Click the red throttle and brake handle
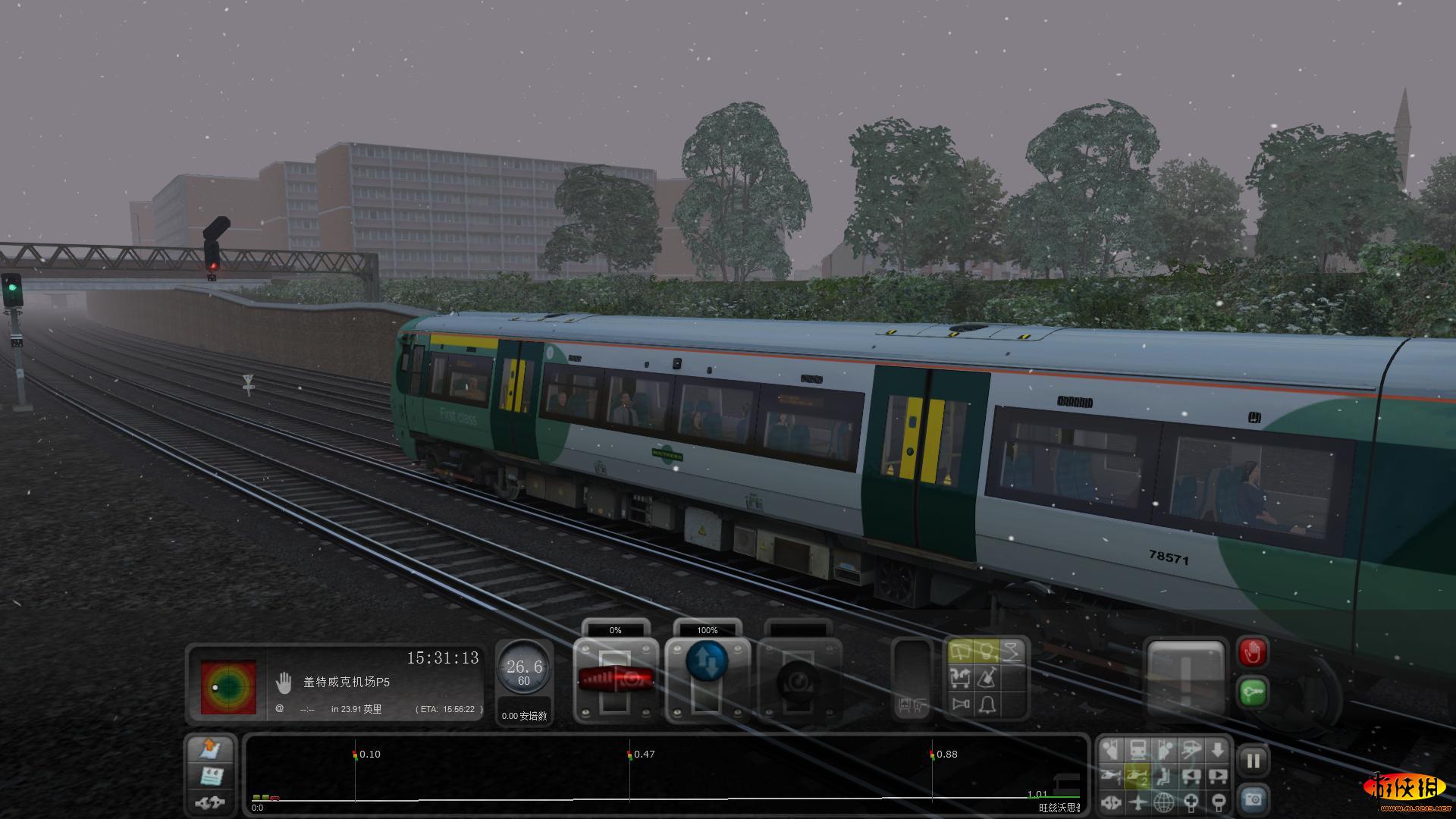This screenshot has width=1456, height=819. [x=615, y=678]
